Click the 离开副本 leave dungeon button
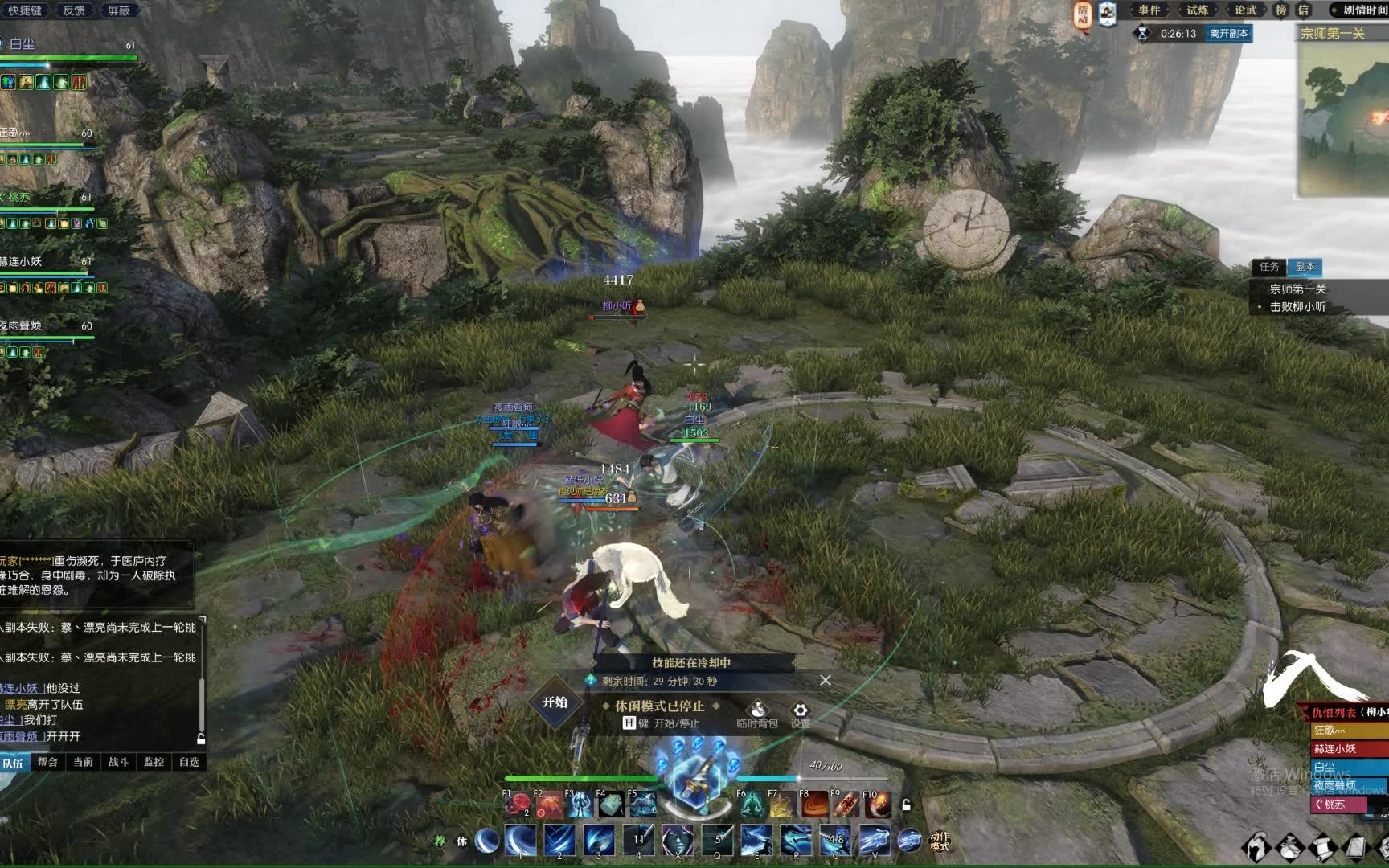 1228,34
